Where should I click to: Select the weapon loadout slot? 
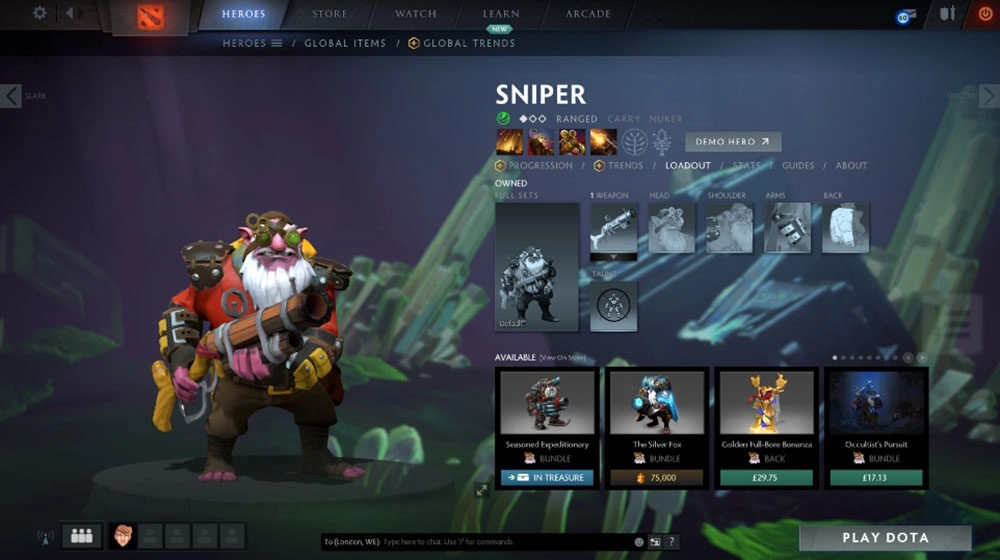(613, 228)
